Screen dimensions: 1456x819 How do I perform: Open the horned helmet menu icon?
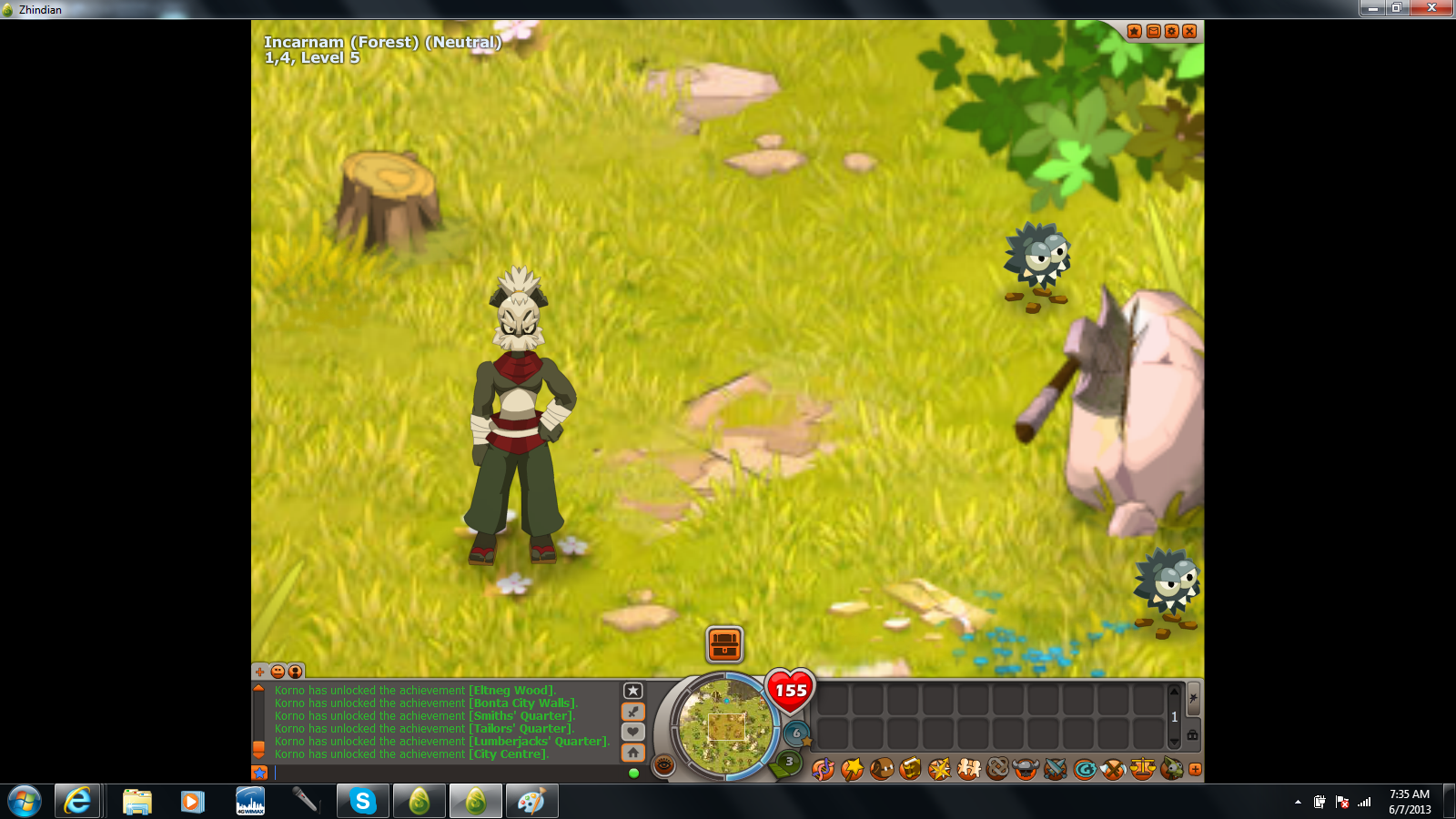tap(1026, 770)
